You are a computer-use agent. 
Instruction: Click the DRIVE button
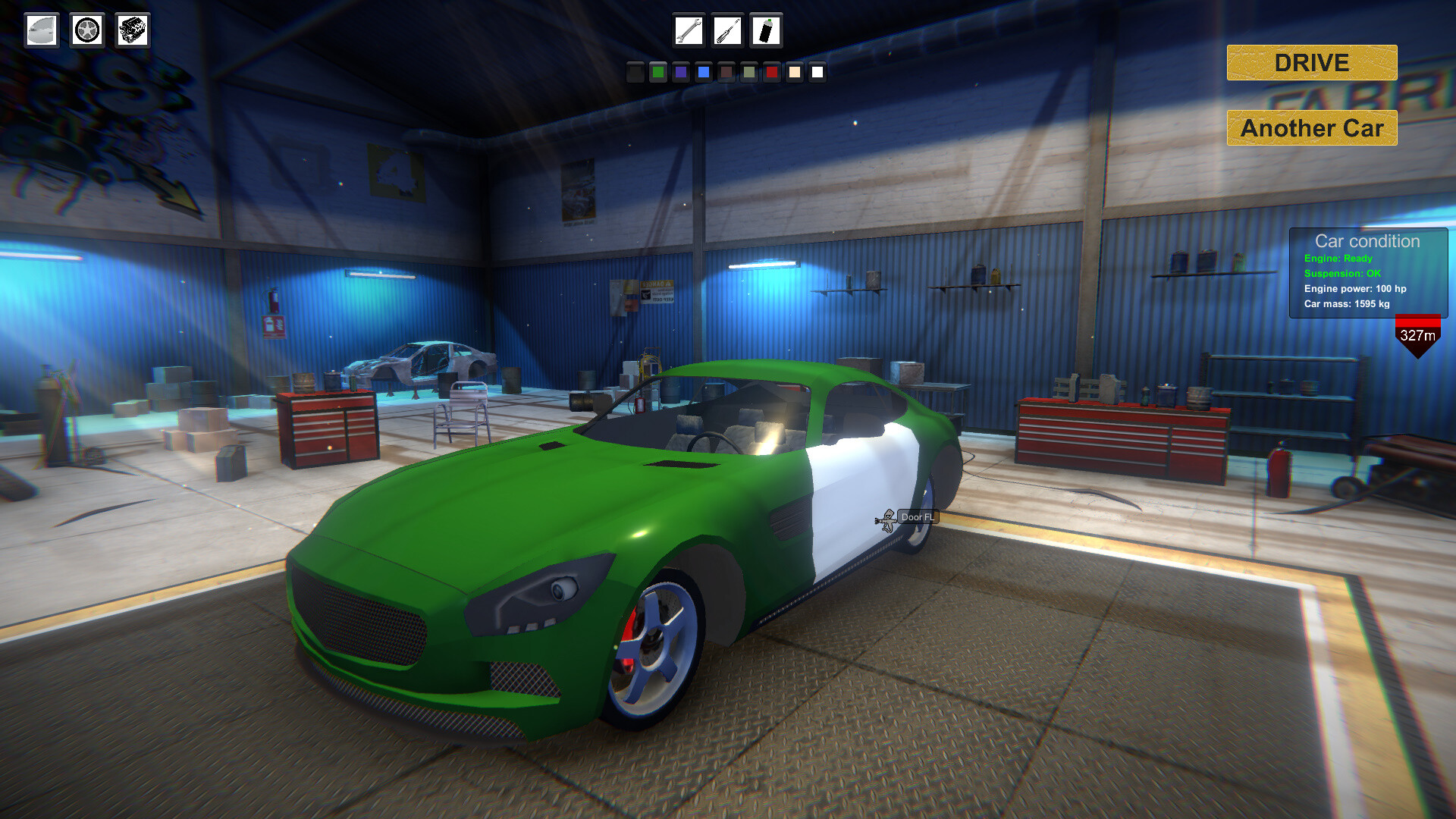(1311, 63)
